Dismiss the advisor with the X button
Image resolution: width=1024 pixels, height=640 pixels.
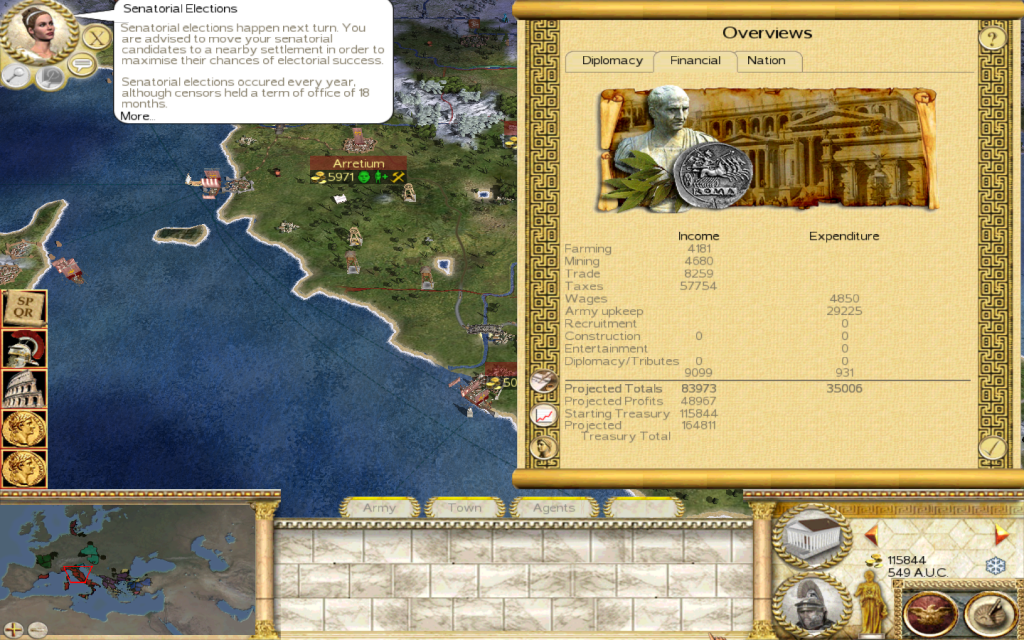[95, 39]
